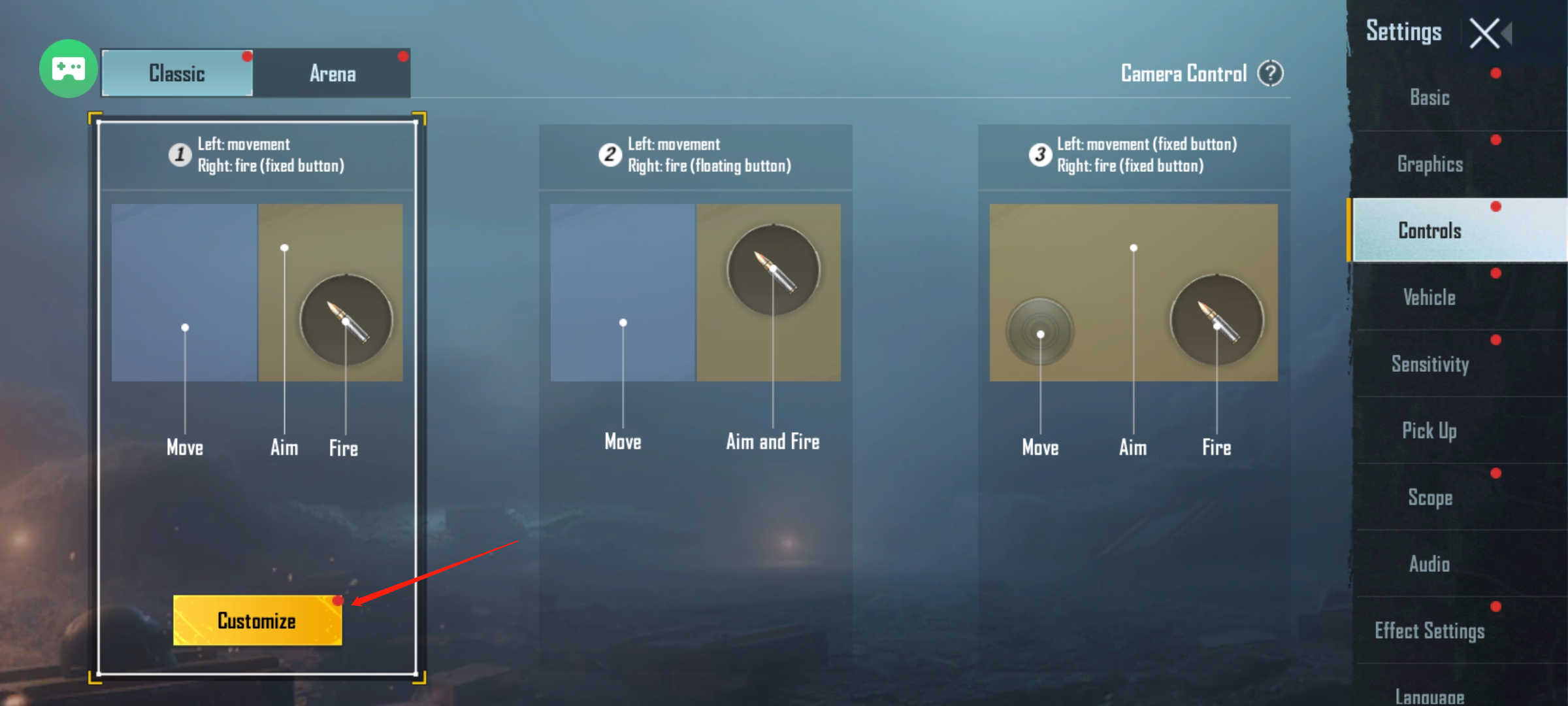Open the Language settings section

pos(1429,694)
